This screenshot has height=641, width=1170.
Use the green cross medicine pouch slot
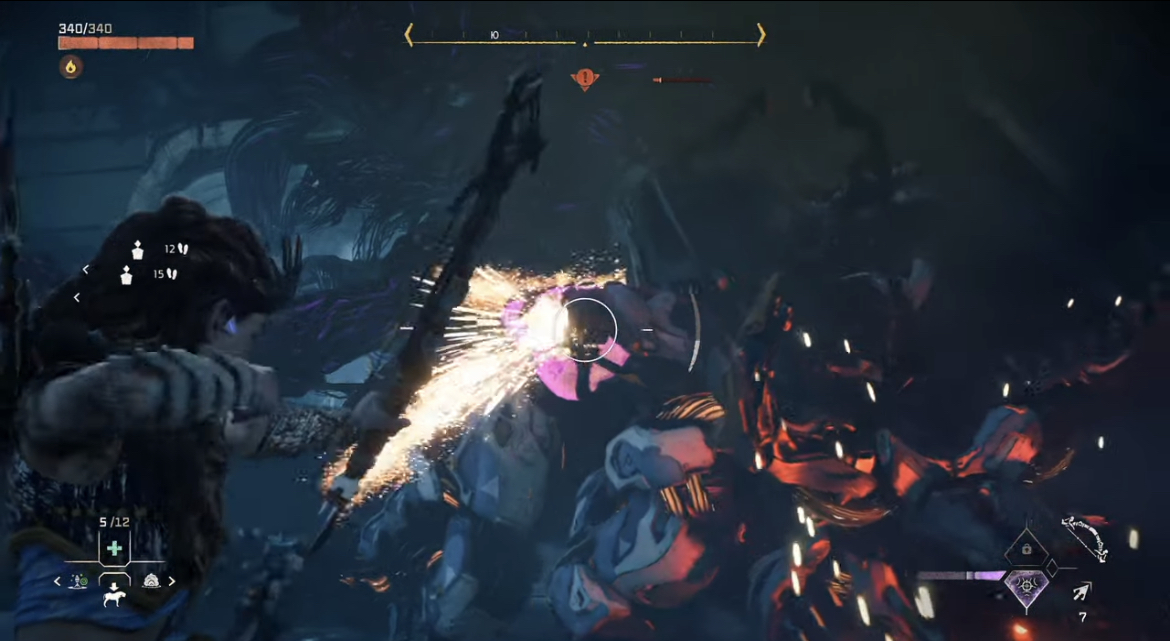pos(114,549)
